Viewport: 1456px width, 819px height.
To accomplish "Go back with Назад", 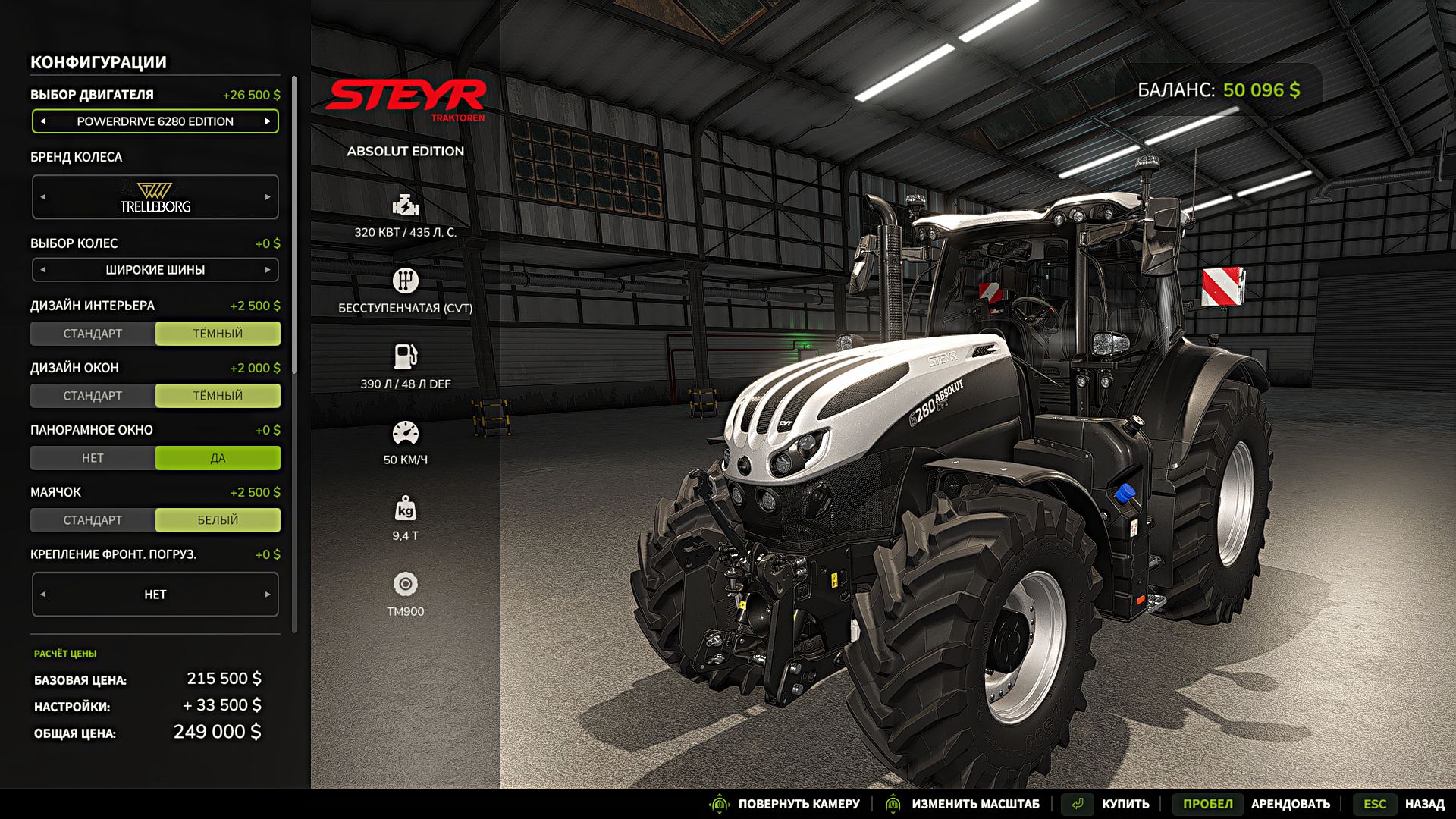I will point(1423,804).
